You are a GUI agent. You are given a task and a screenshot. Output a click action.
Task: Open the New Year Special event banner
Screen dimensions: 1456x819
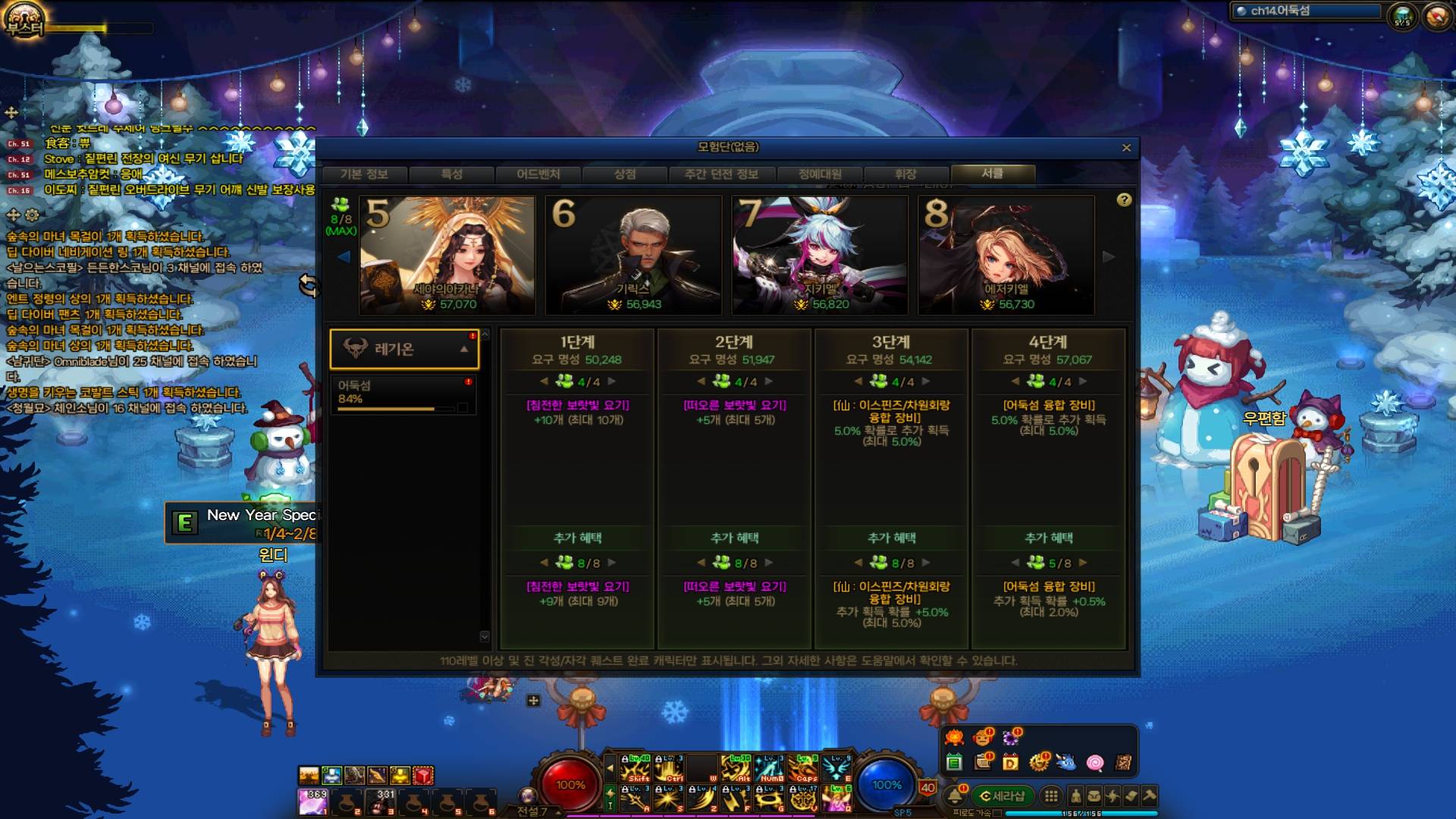(x=243, y=523)
